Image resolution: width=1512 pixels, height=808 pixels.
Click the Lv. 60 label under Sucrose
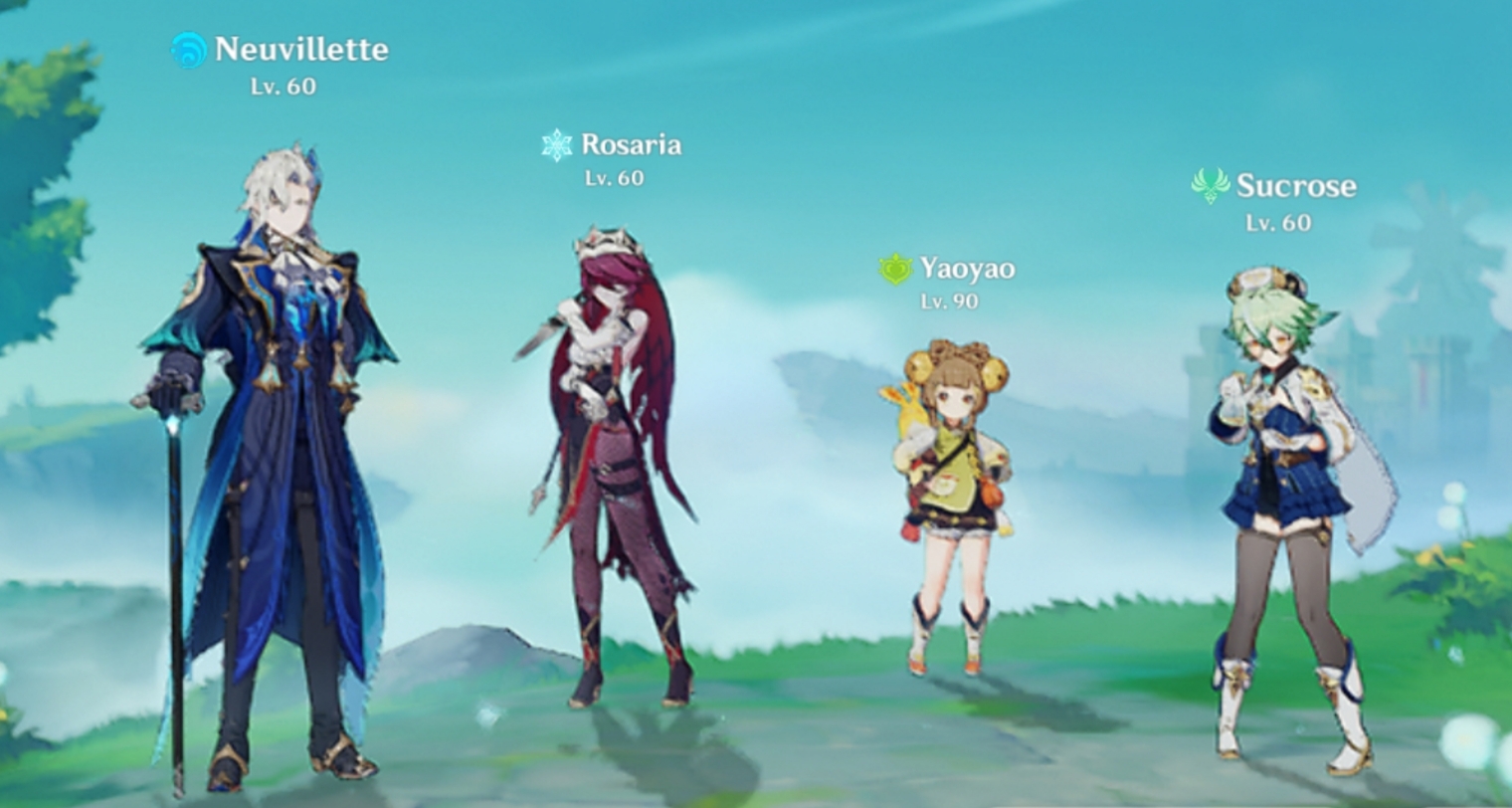point(1280,221)
